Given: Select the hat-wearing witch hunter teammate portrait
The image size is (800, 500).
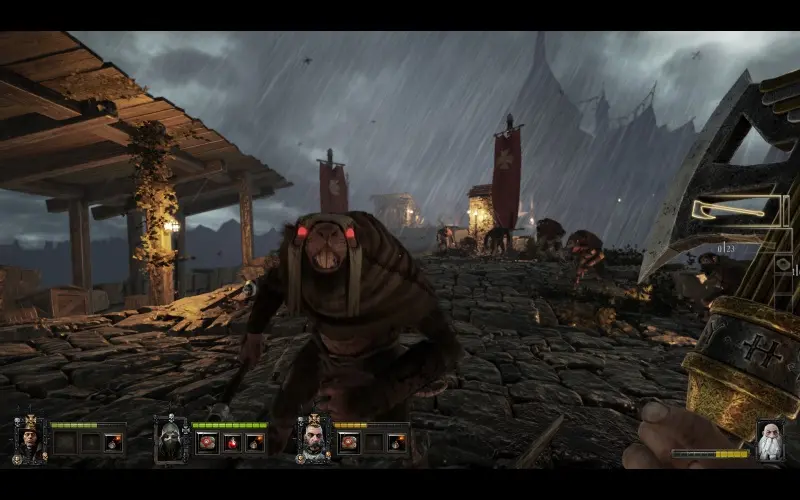Looking at the screenshot, I should pos(29,439).
